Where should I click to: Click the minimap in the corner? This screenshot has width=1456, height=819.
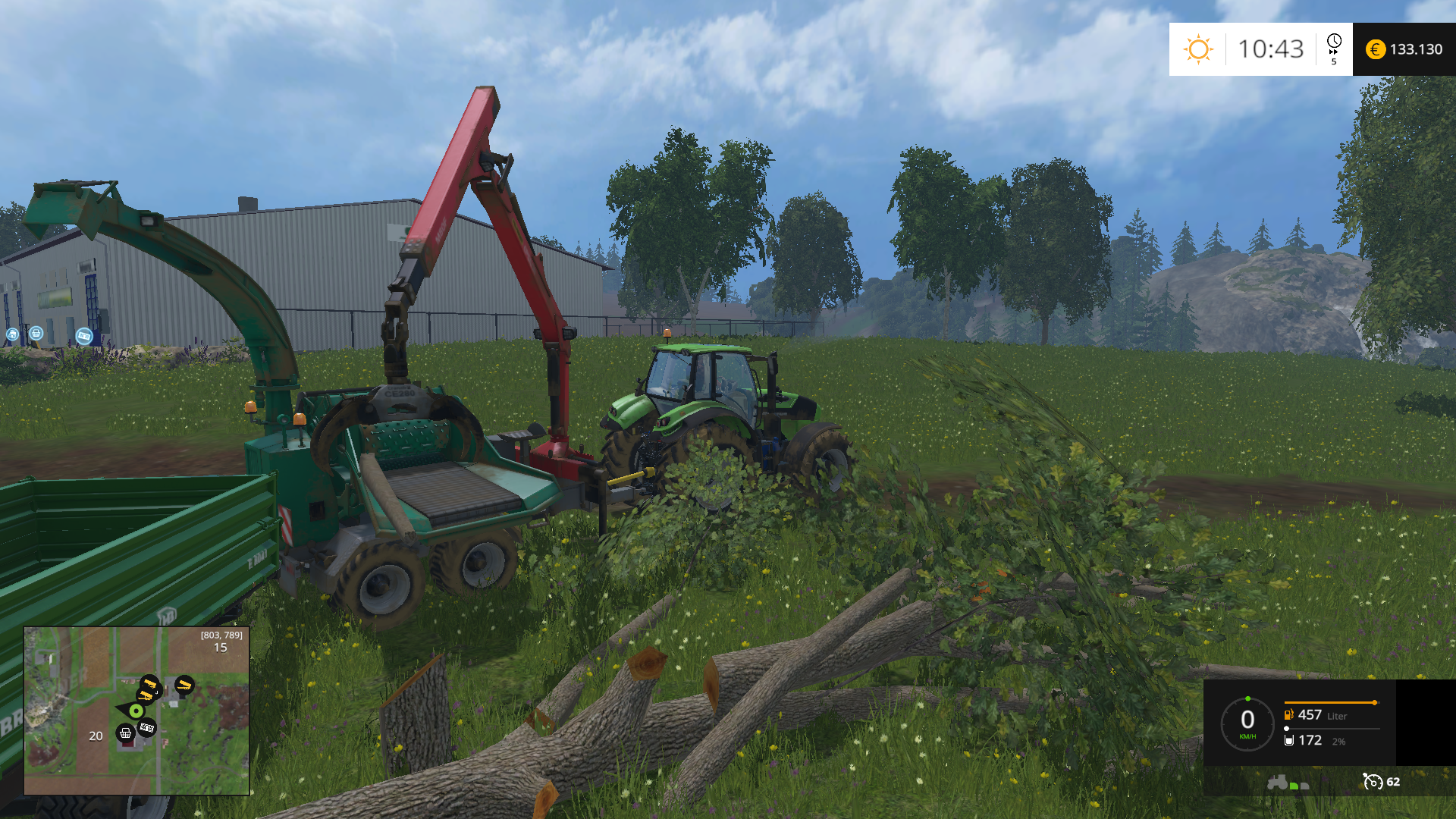pyautogui.click(x=136, y=711)
